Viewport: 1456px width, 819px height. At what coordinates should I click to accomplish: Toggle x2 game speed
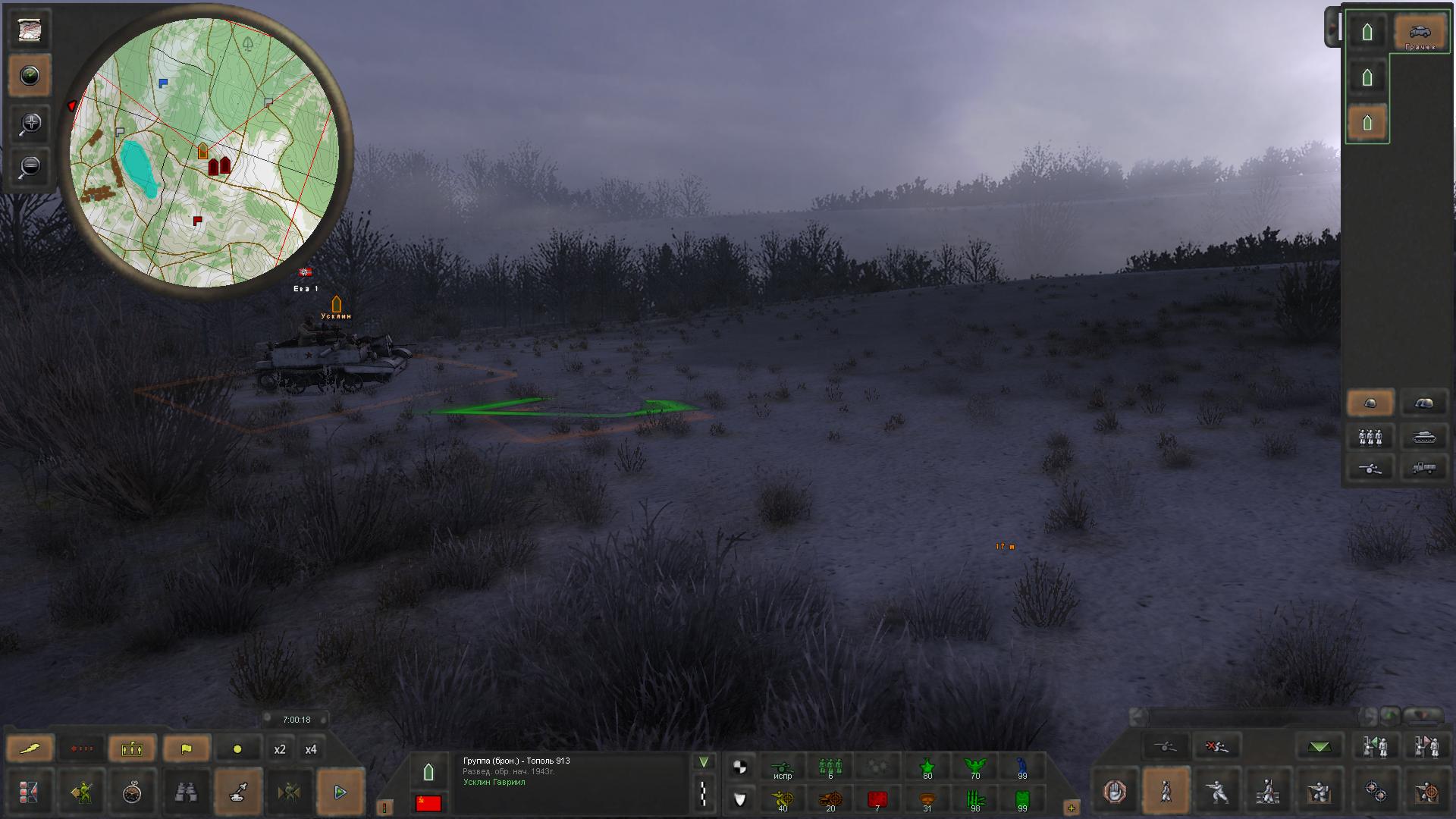(281, 748)
